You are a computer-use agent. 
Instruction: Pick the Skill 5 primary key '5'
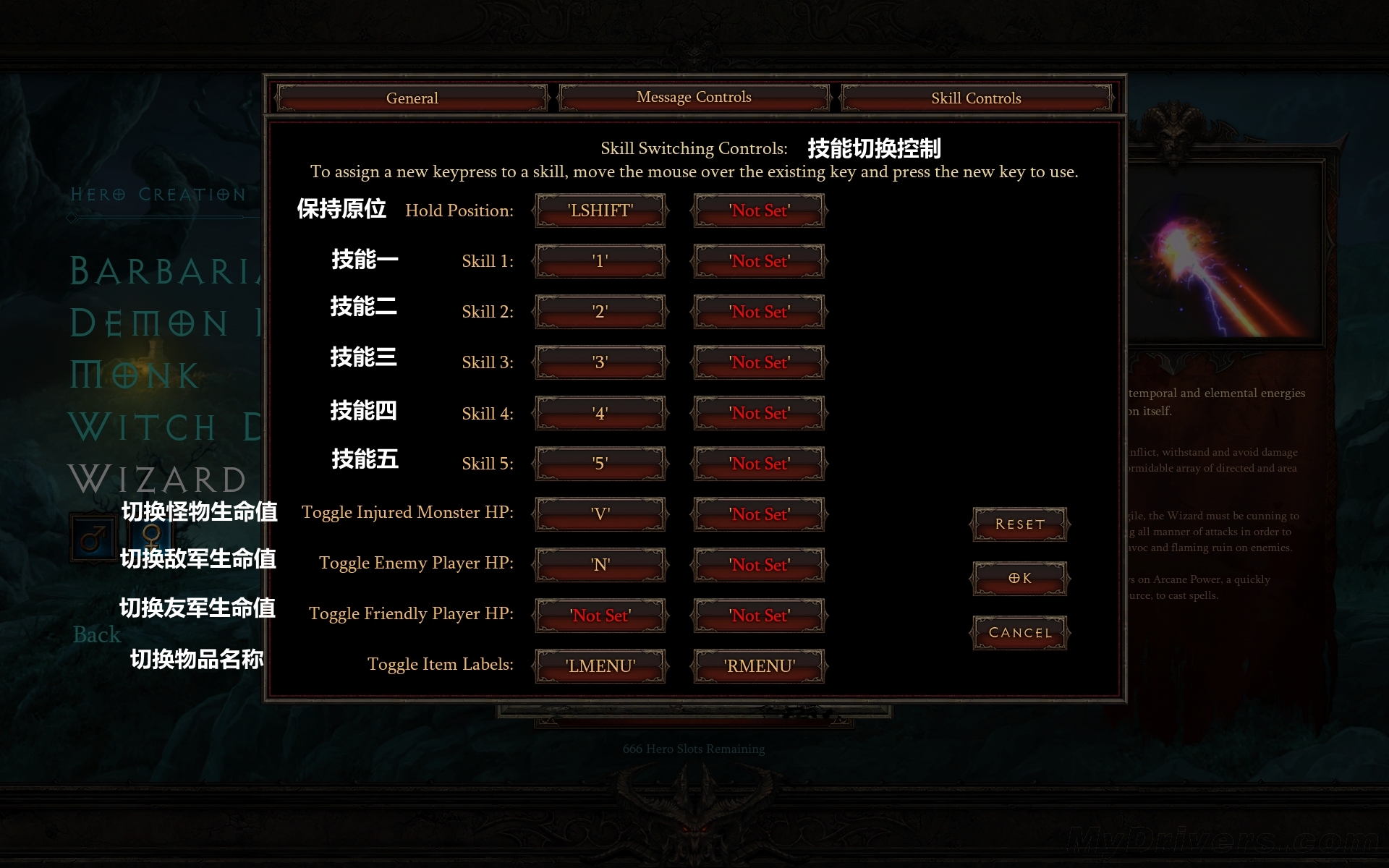600,464
